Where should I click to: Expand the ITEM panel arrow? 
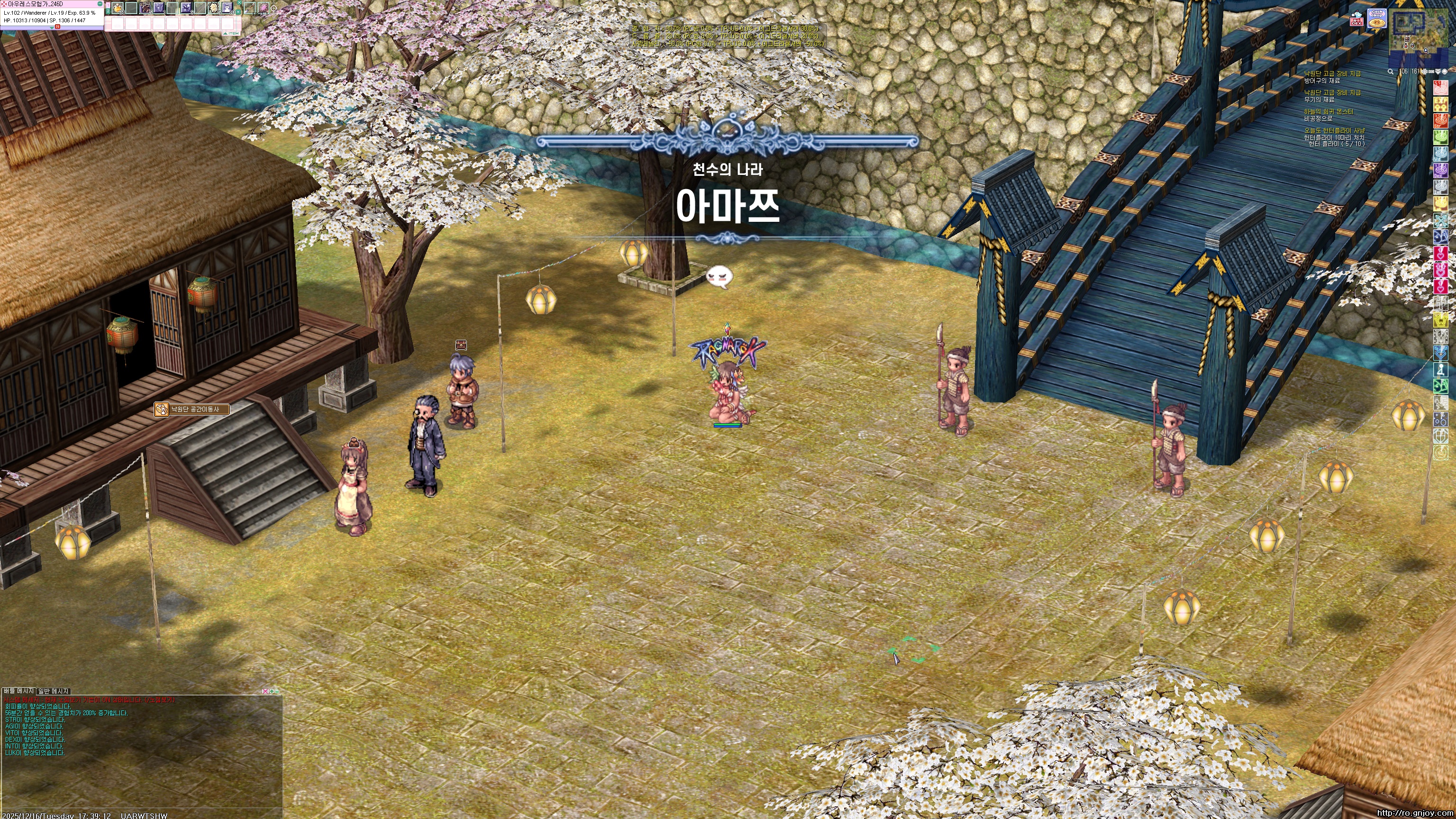pyautogui.click(x=226, y=34)
